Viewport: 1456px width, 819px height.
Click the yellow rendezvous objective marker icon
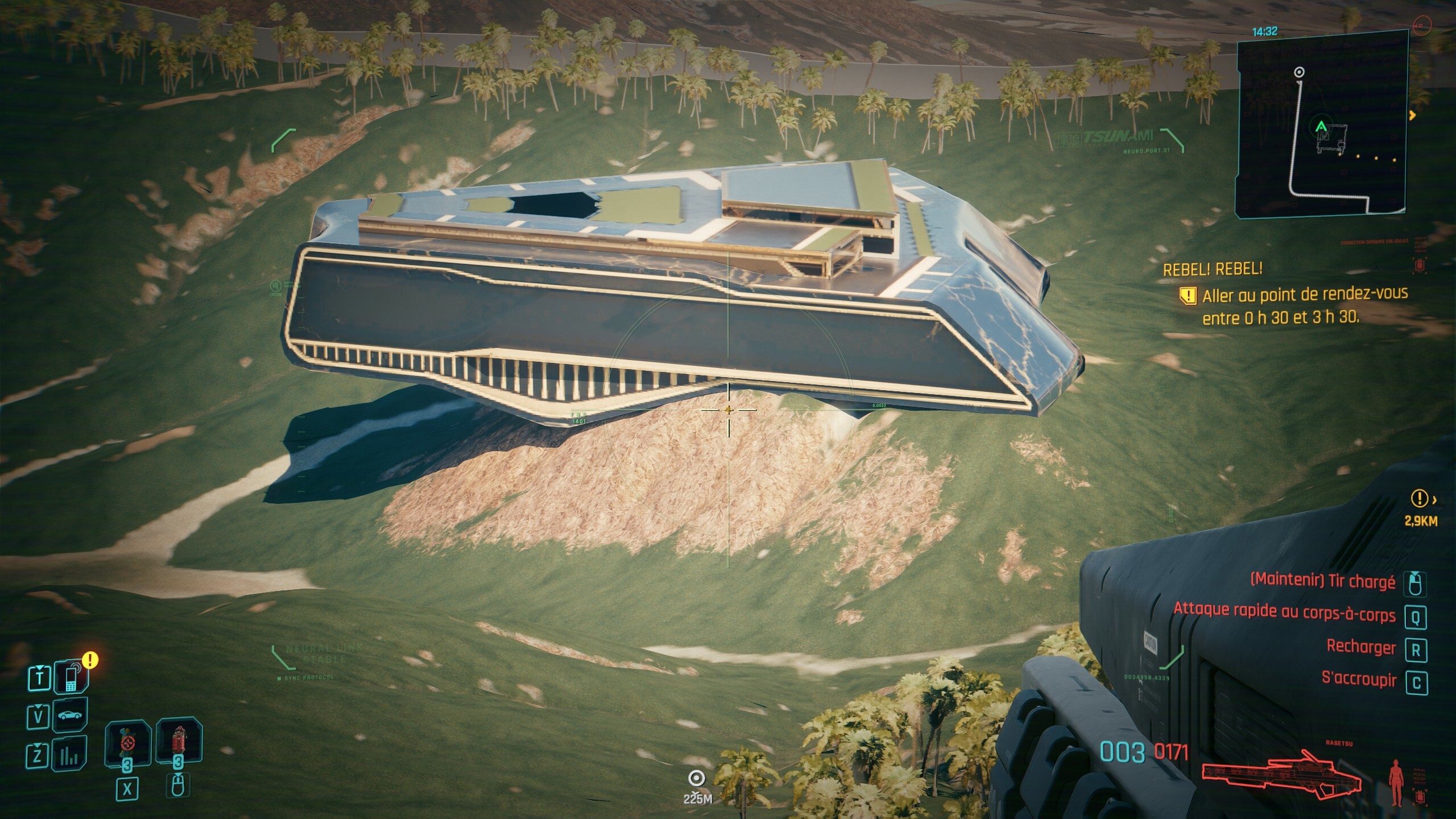[1188, 296]
